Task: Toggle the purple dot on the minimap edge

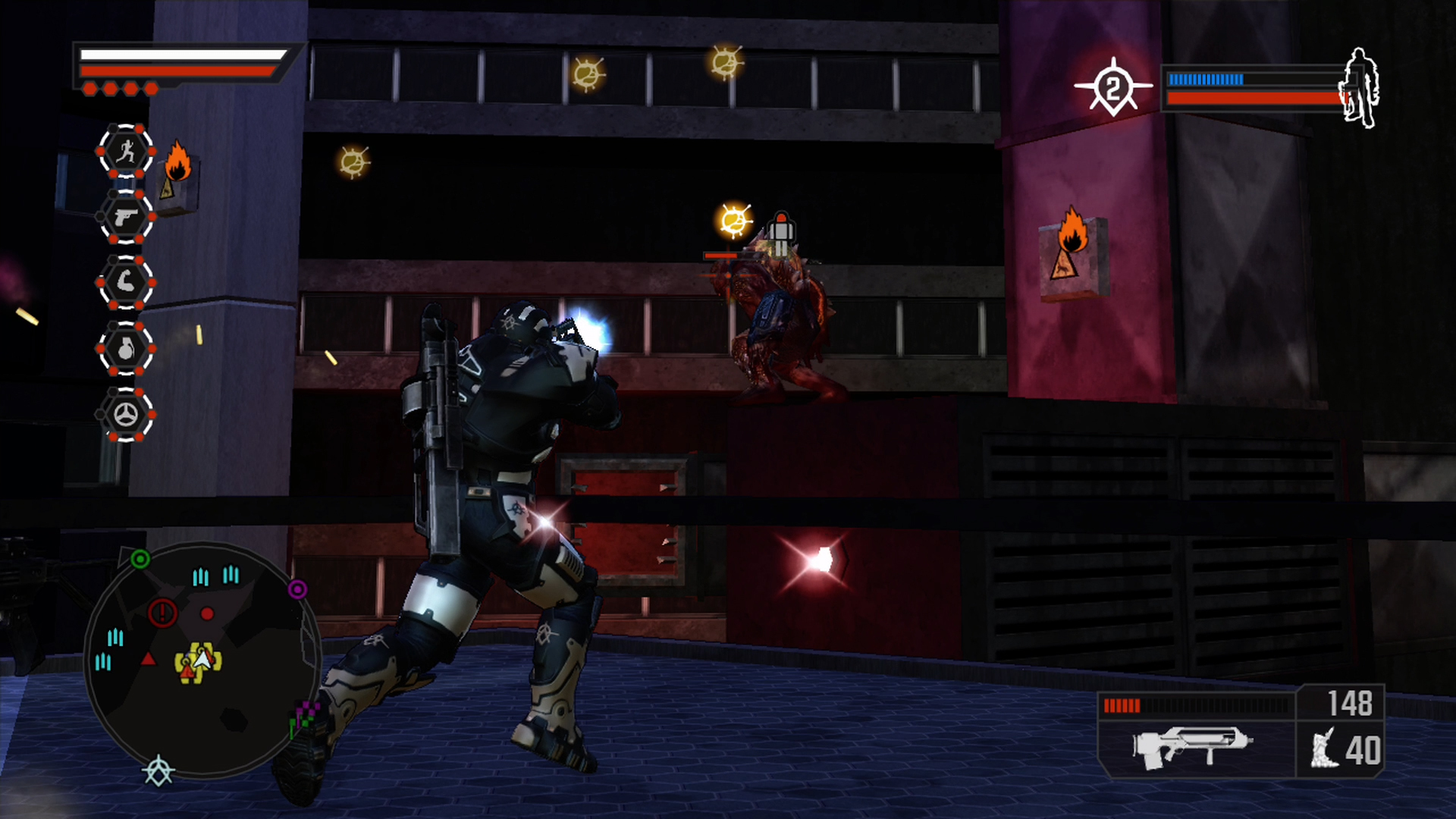Action: point(297,589)
